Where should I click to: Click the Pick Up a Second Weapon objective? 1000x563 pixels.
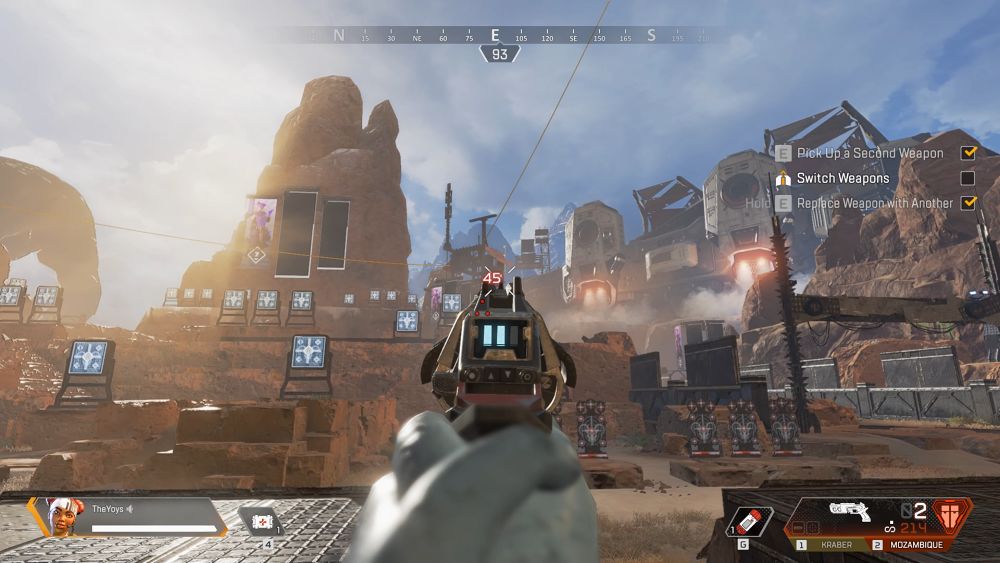[869, 153]
